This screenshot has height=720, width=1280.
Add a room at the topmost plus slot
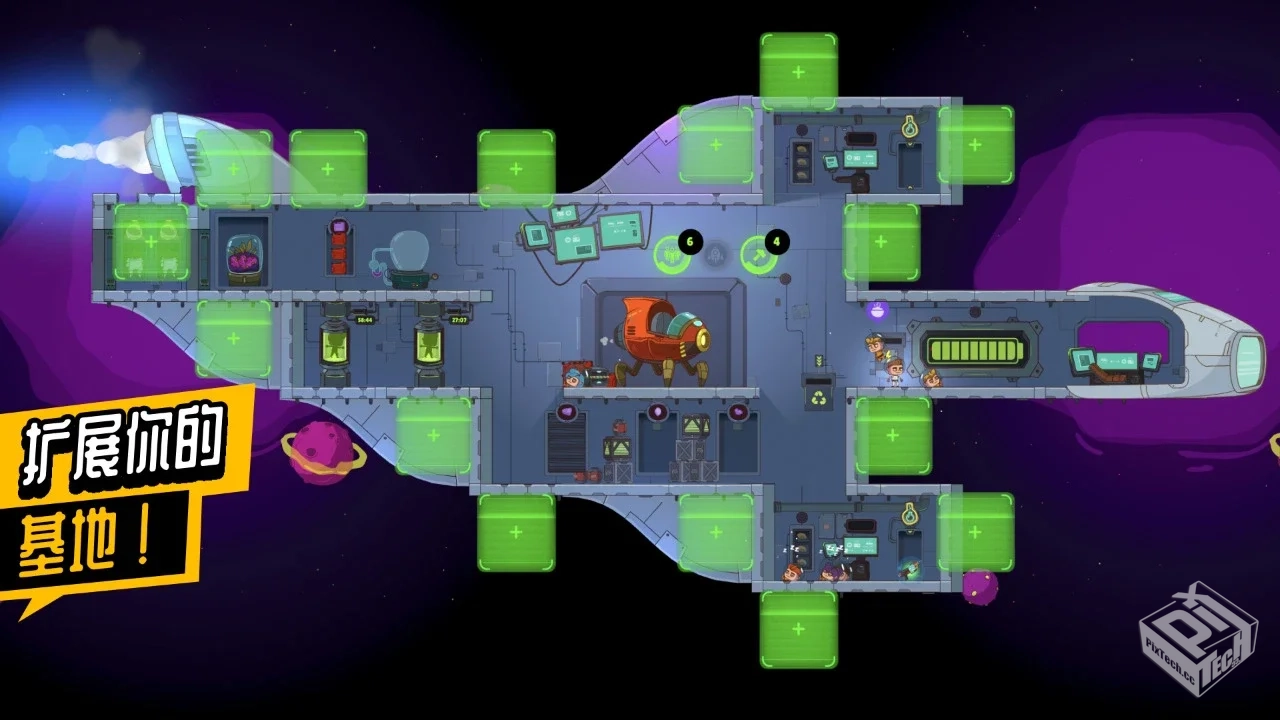(798, 72)
